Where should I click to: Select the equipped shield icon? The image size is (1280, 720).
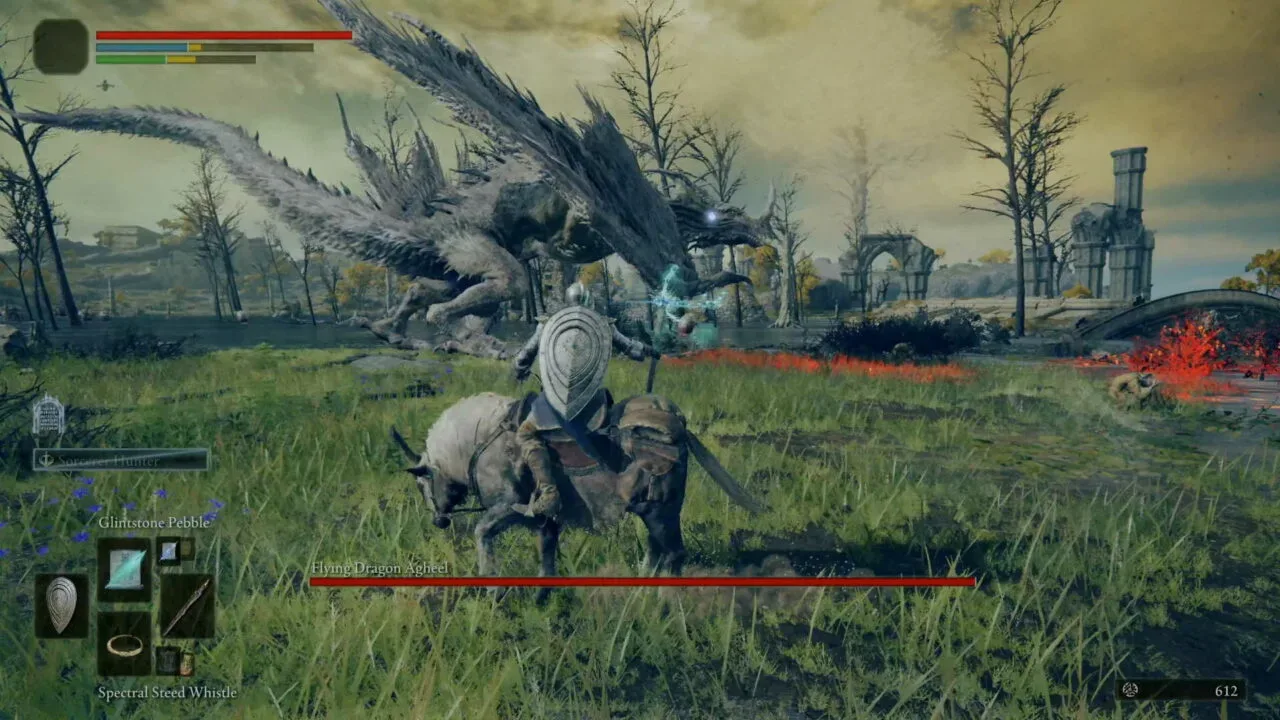click(x=64, y=602)
